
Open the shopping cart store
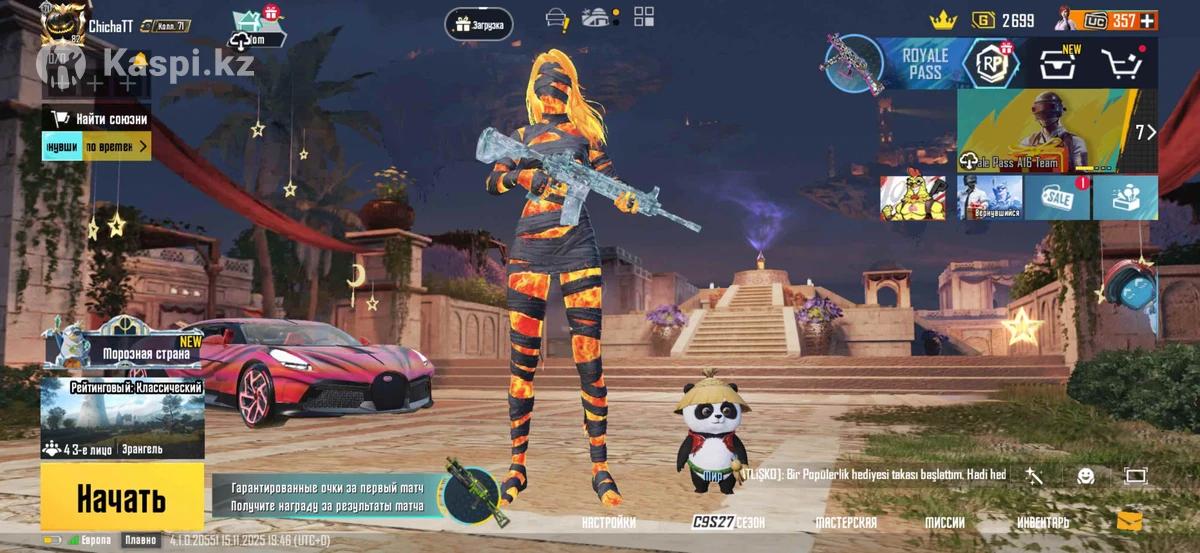pos(1122,64)
